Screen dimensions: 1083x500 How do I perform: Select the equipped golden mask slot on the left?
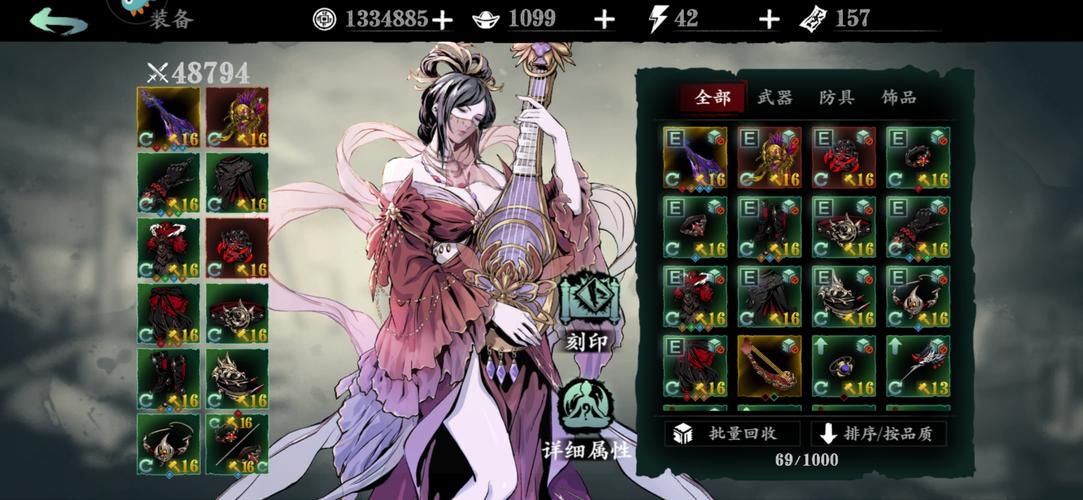coord(237,118)
